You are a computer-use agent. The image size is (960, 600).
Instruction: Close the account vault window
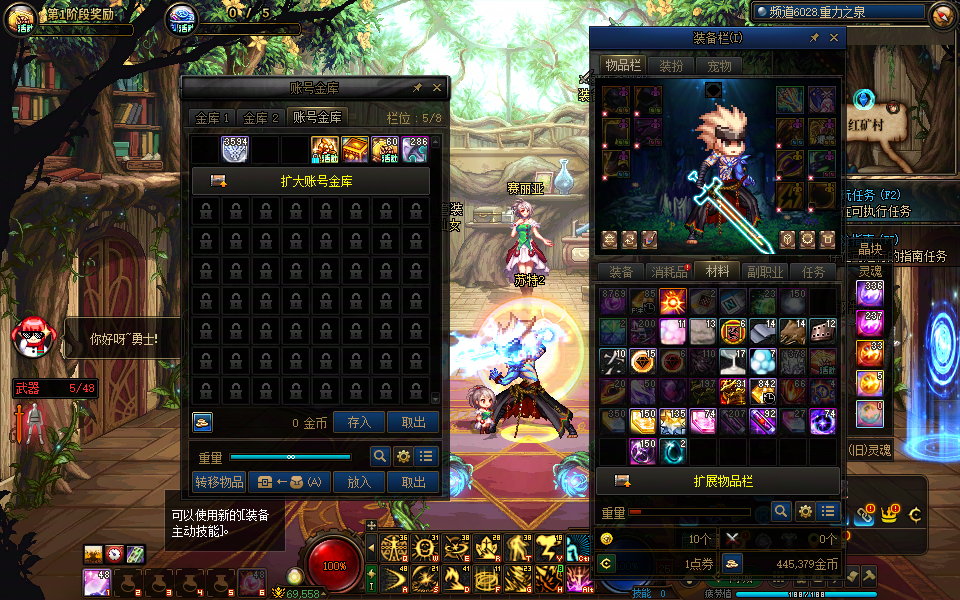[x=438, y=88]
